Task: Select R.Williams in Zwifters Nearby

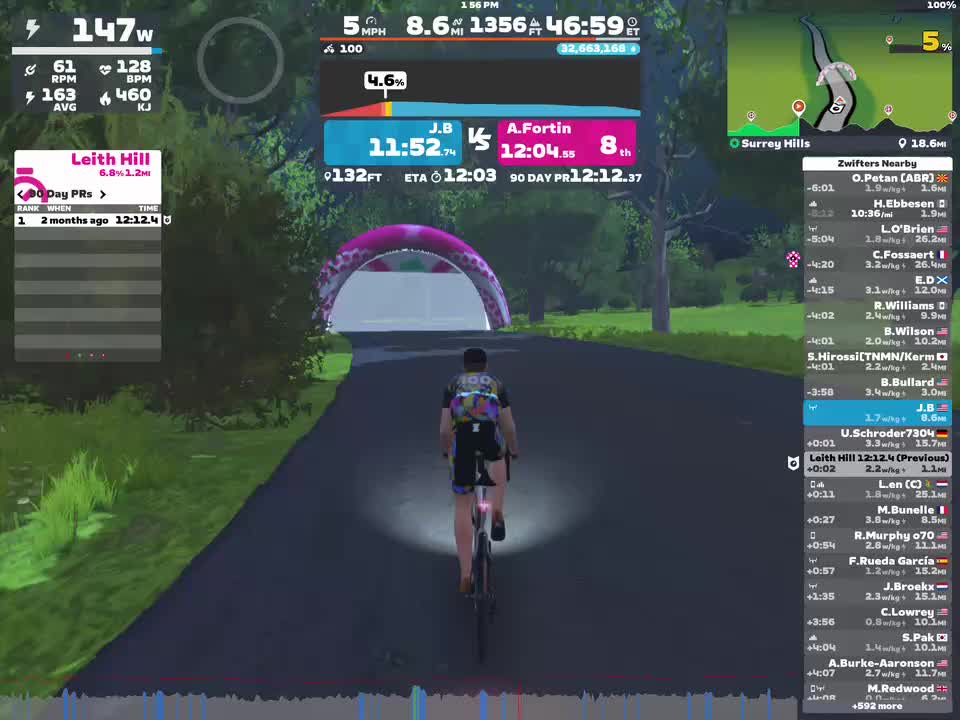Action: 877,311
